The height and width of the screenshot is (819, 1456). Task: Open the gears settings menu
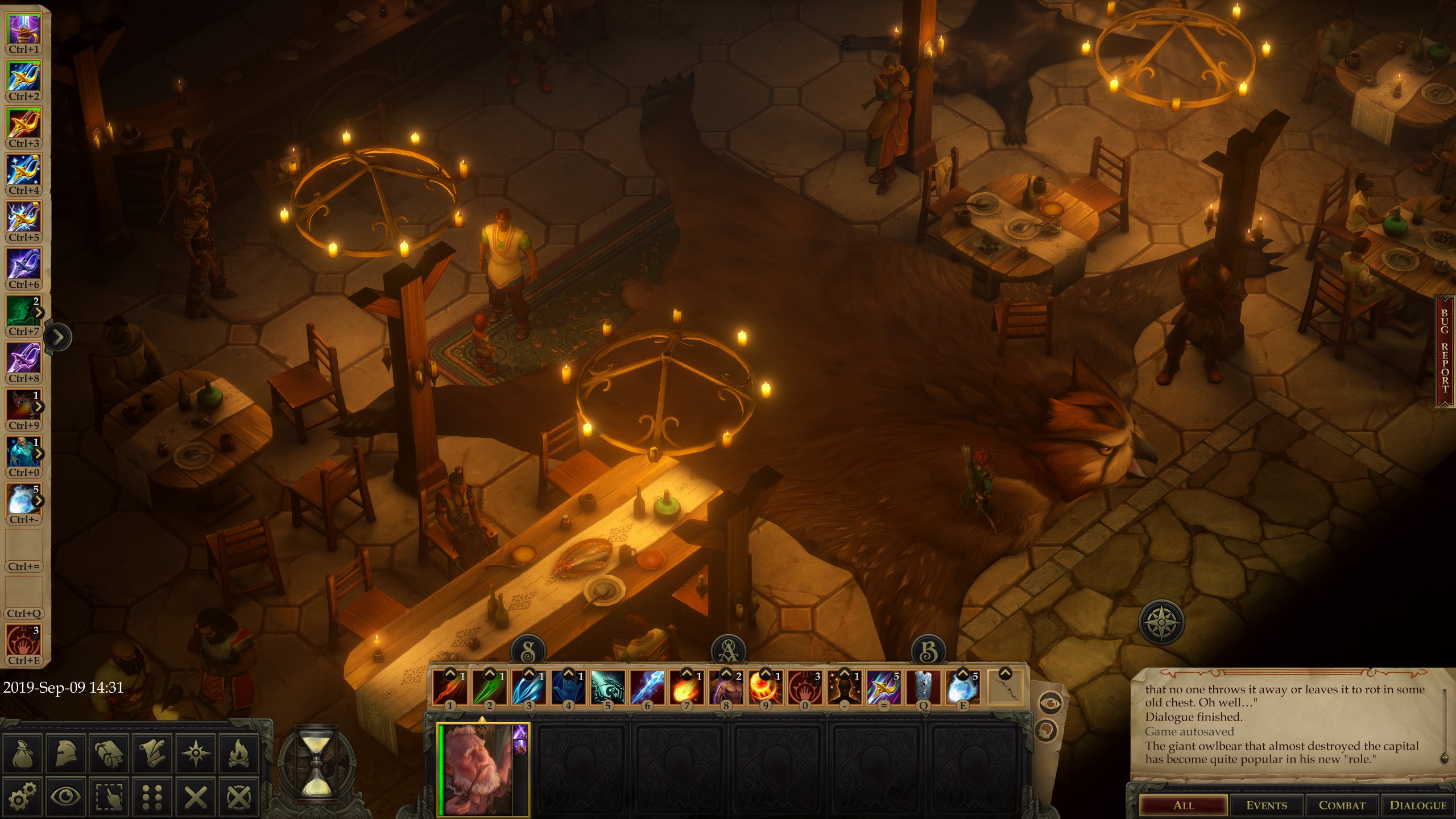point(23,796)
